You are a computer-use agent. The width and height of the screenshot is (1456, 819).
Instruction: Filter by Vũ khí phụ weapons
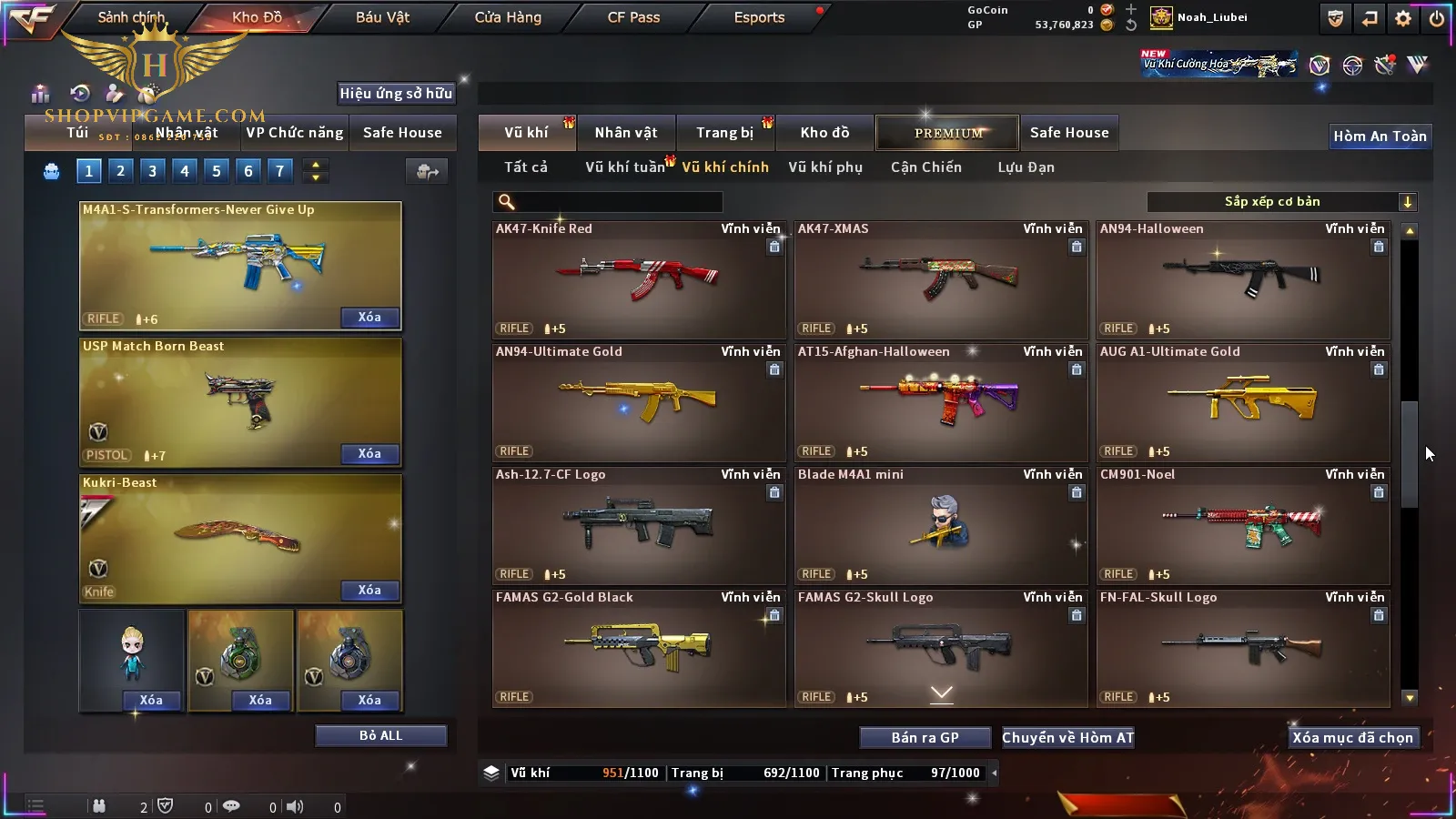coord(825,167)
